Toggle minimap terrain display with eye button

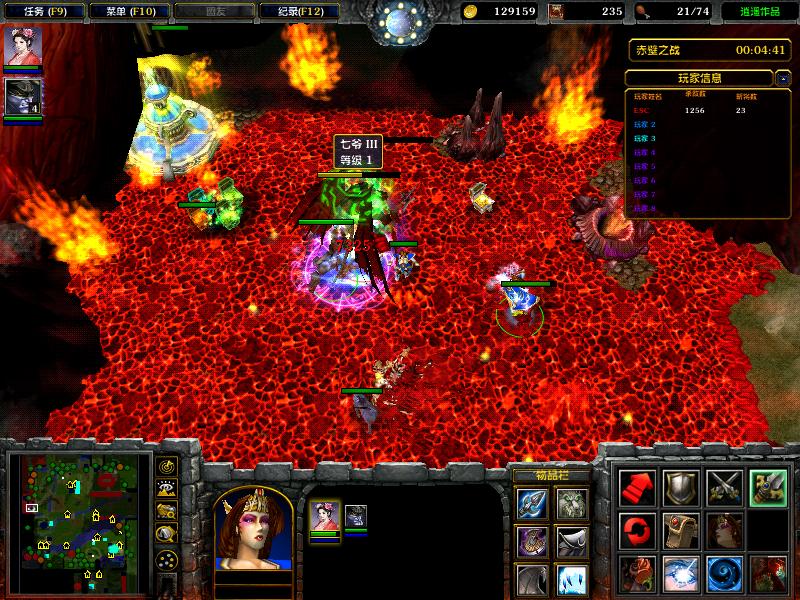167,489
